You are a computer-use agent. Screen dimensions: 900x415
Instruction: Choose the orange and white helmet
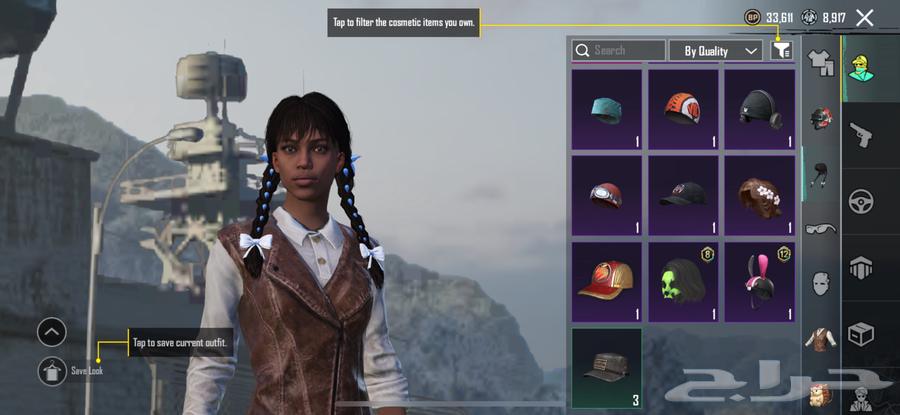[683, 109]
